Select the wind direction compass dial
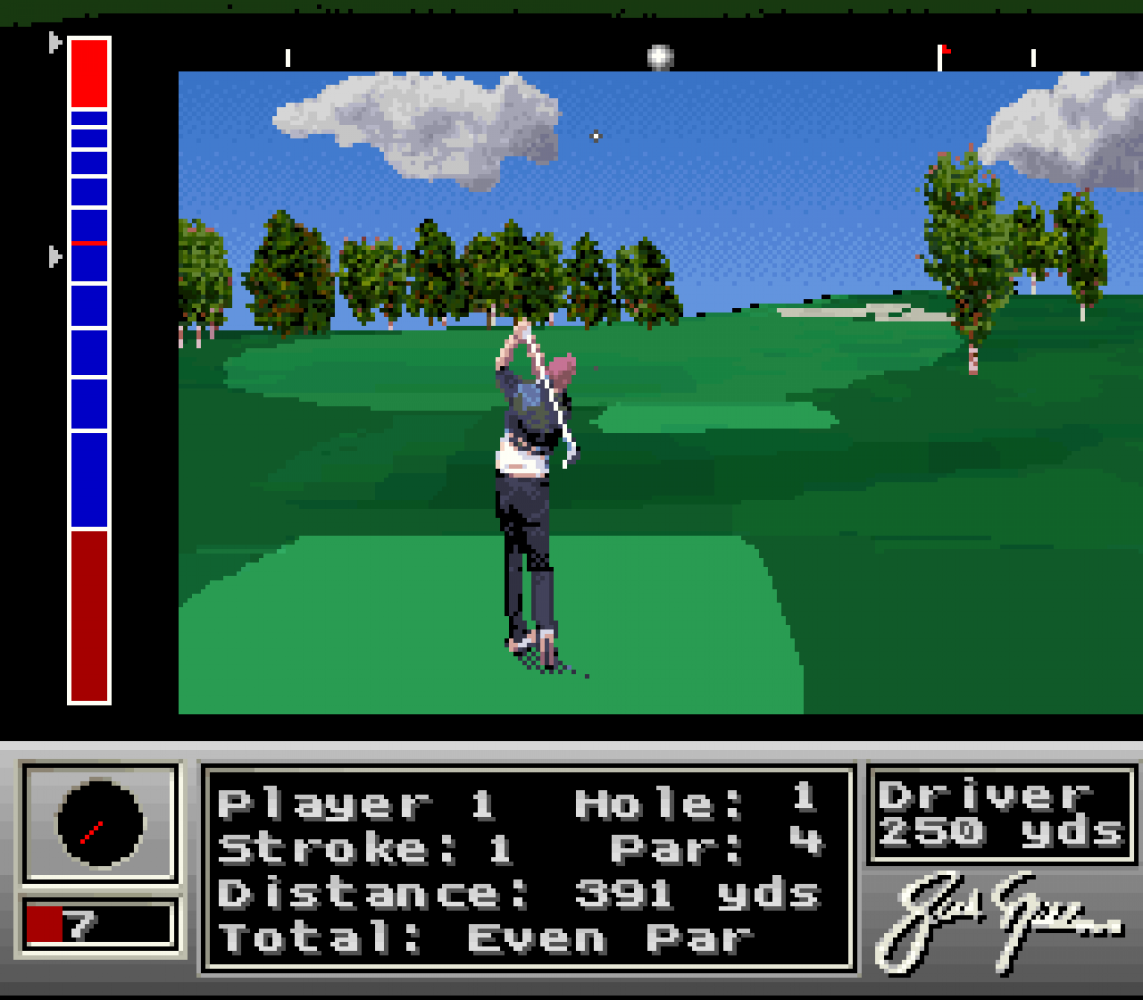Image resolution: width=1143 pixels, height=1000 pixels. (100, 824)
